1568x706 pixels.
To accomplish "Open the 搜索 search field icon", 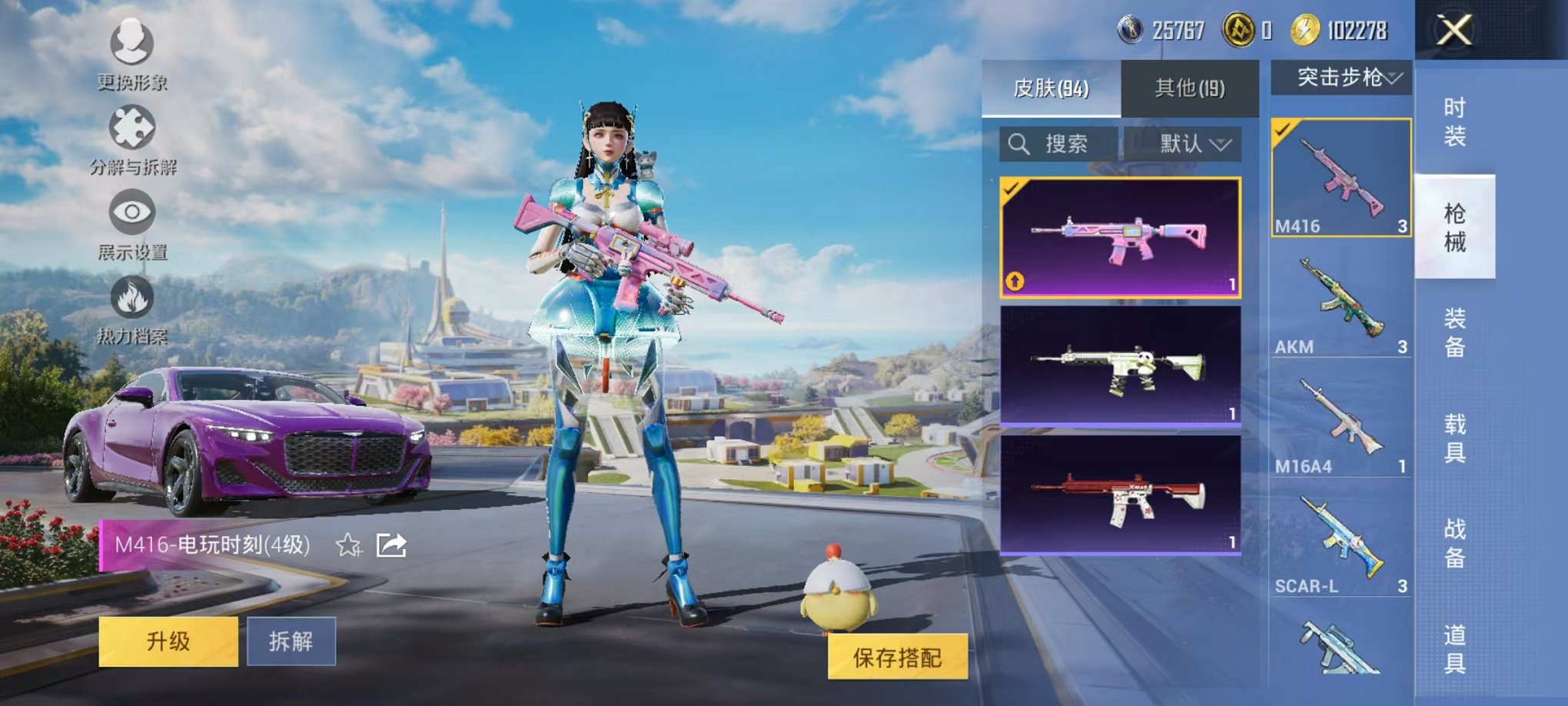I will pyautogui.click(x=1020, y=144).
